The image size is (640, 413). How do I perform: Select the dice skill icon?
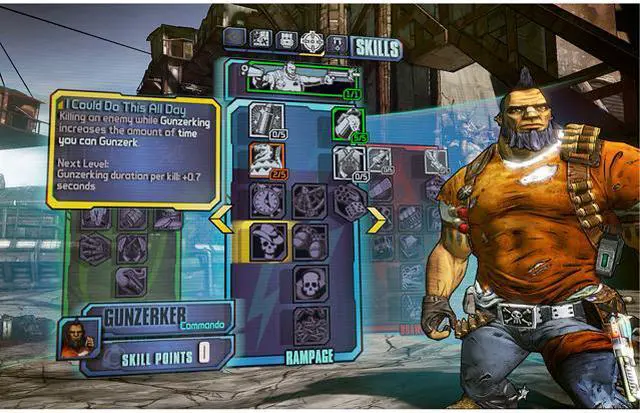[x=349, y=201]
